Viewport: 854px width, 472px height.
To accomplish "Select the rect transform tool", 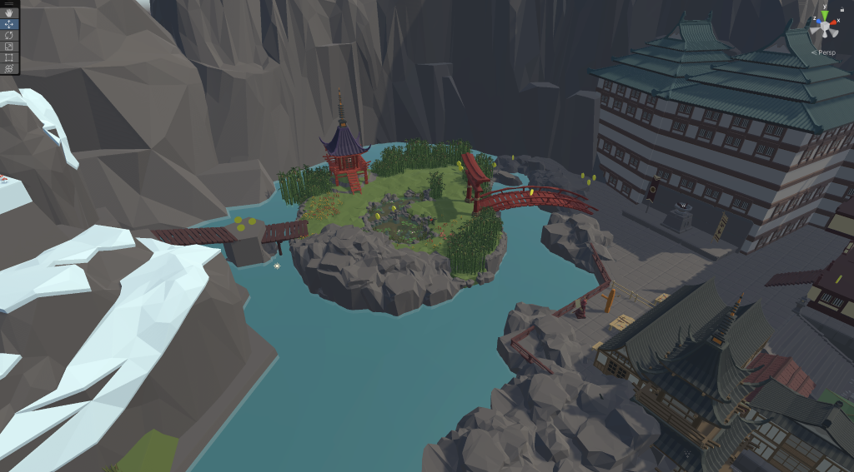I will pyautogui.click(x=9, y=57).
